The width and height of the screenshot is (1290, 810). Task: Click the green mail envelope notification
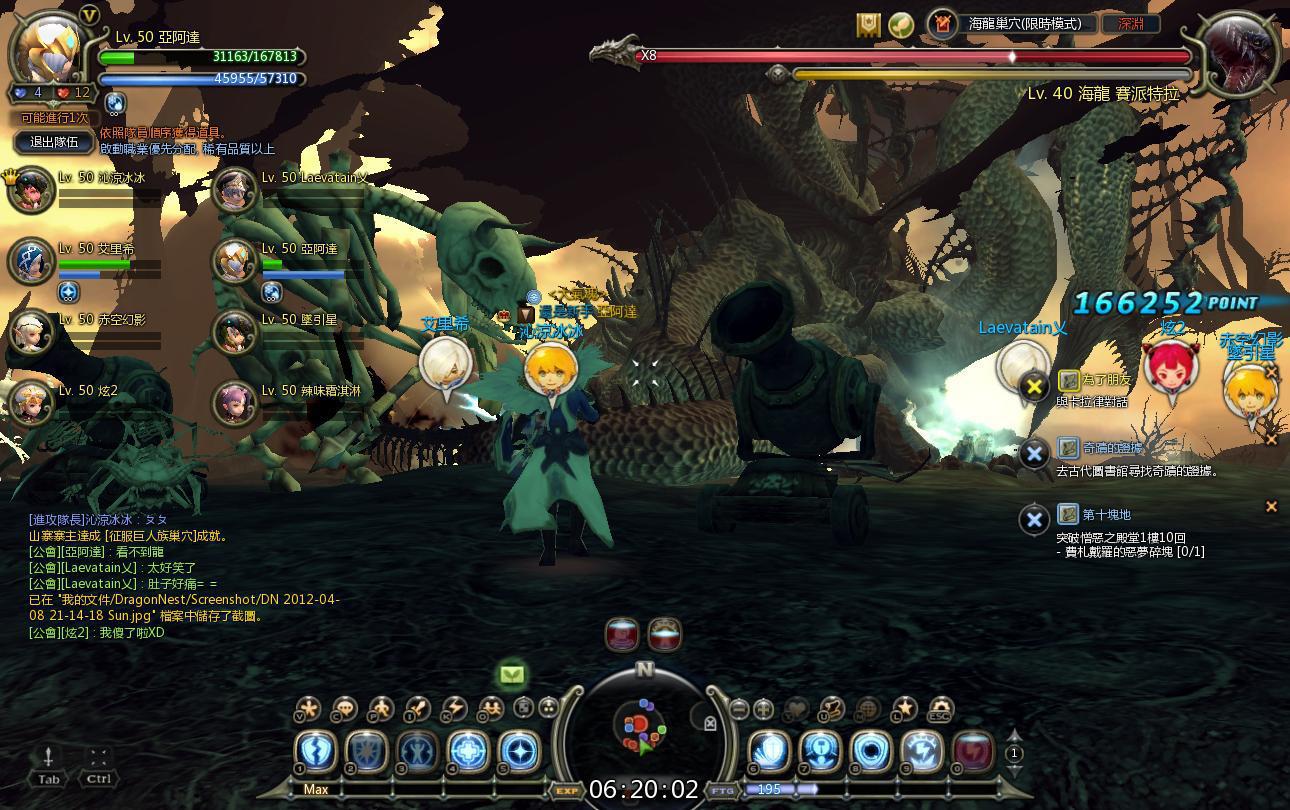(512, 675)
